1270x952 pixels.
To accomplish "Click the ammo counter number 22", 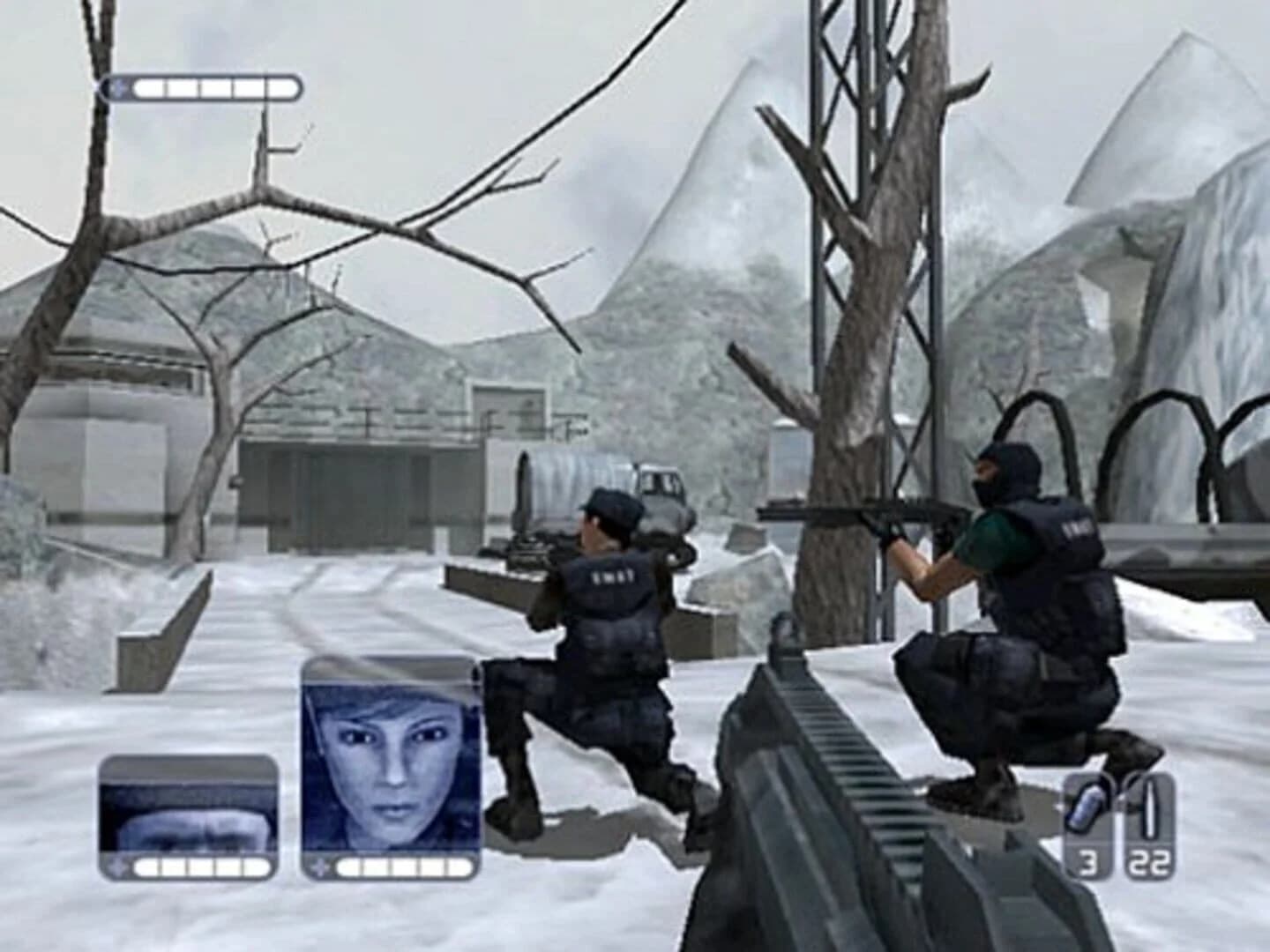I will pyautogui.click(x=1148, y=859).
